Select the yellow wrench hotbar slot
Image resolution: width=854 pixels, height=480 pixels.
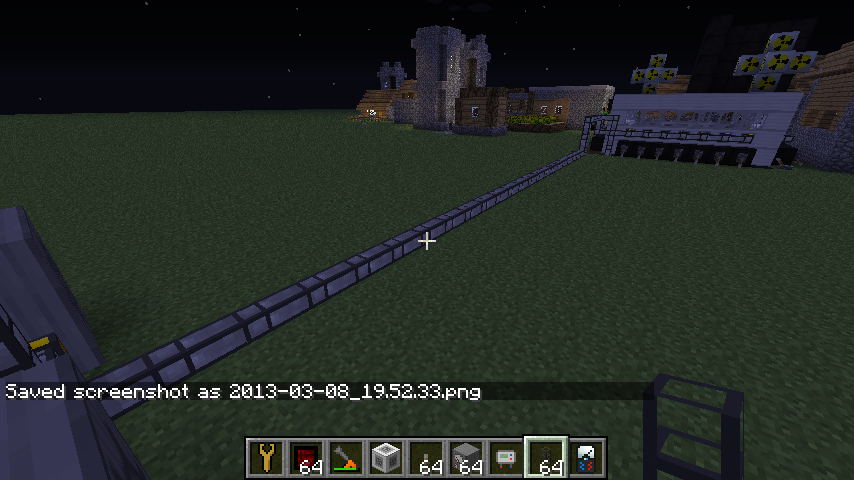tap(266, 459)
